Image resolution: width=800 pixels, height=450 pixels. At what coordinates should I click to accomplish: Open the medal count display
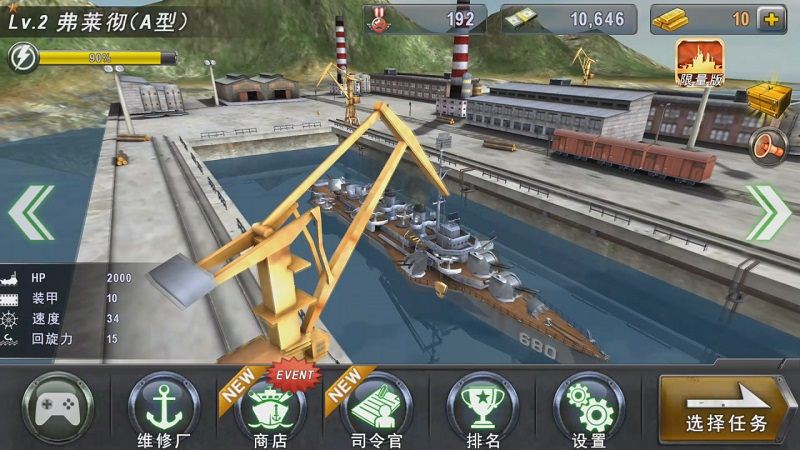pos(426,19)
